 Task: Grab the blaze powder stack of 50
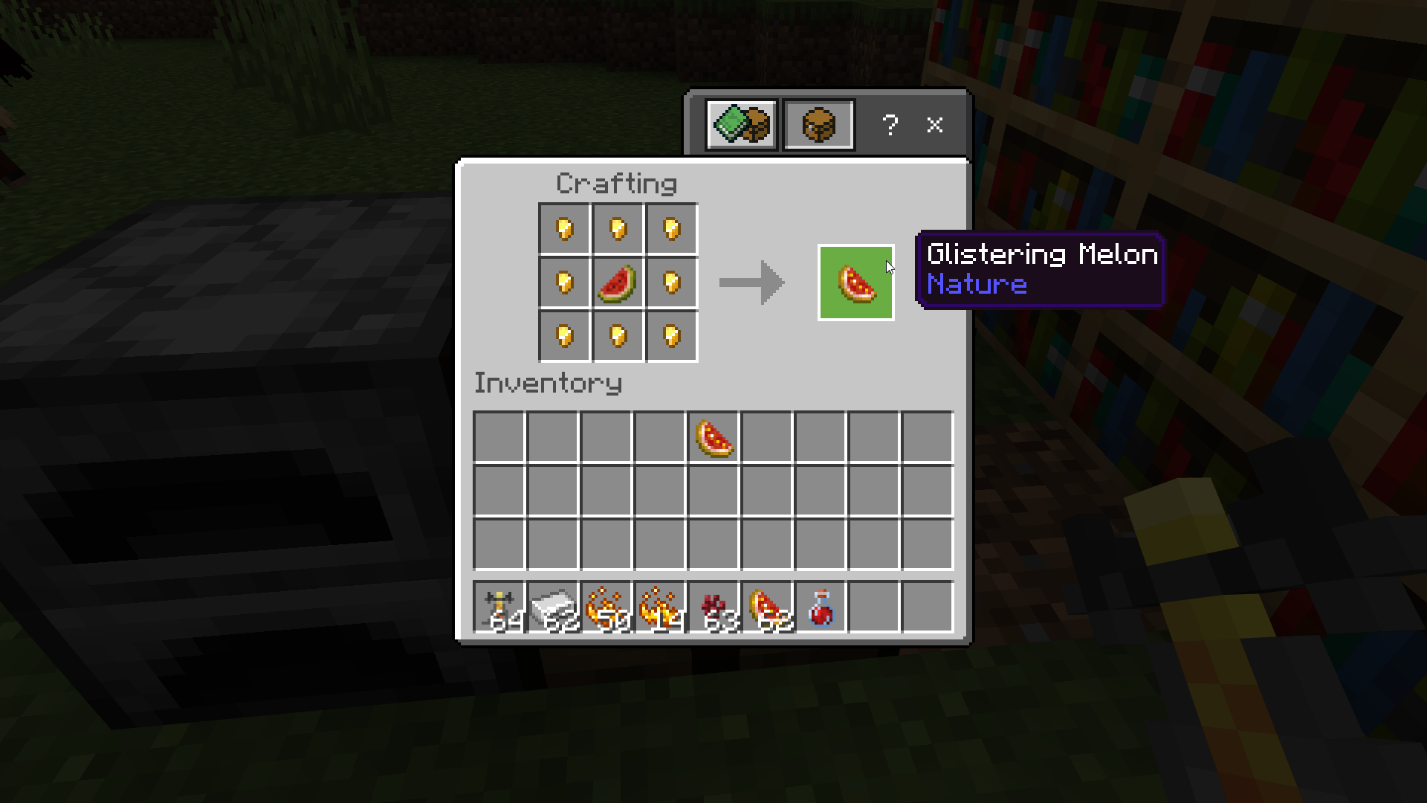pyautogui.click(x=607, y=608)
